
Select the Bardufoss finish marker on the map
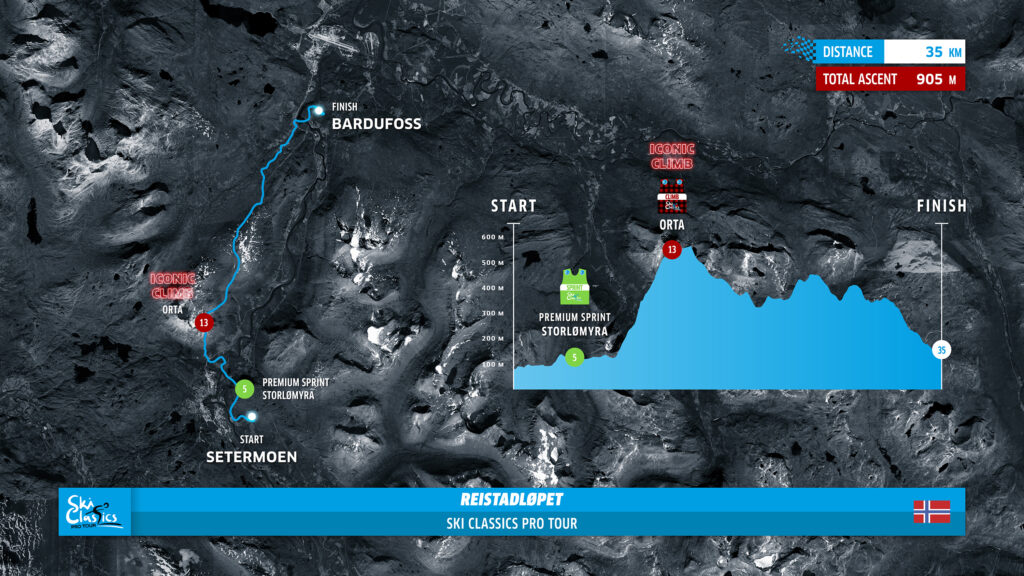pyautogui.click(x=317, y=111)
